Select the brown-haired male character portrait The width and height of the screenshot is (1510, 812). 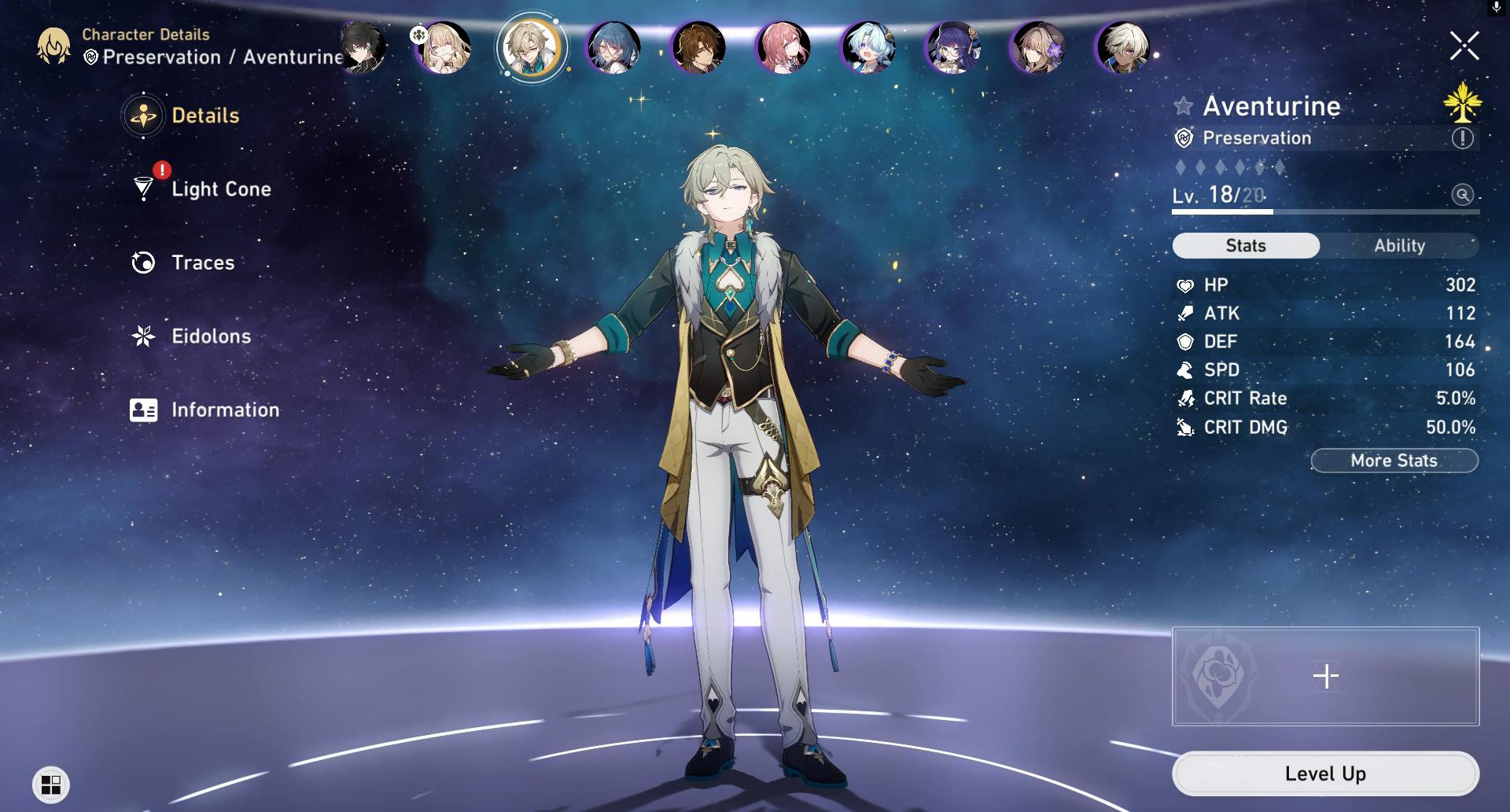tap(698, 47)
